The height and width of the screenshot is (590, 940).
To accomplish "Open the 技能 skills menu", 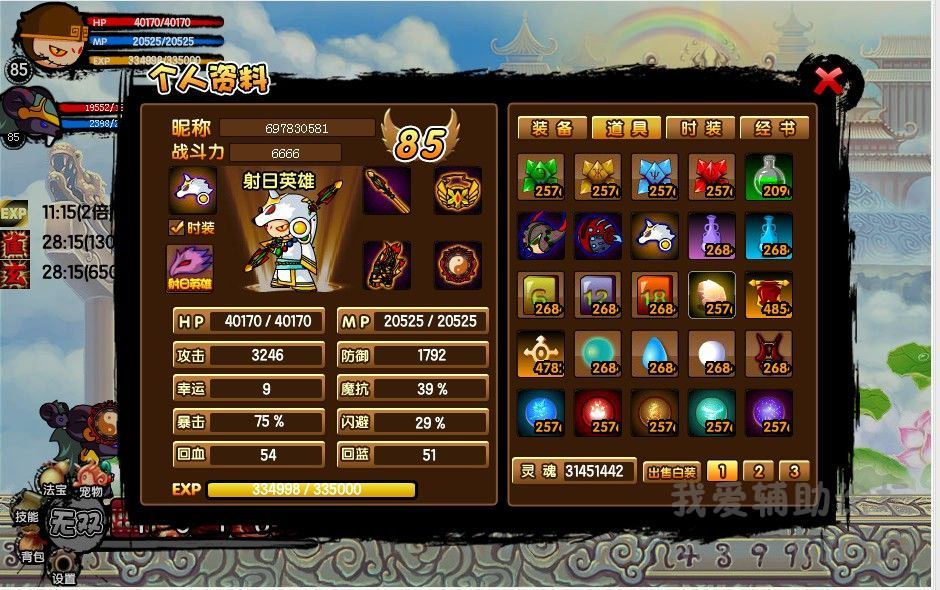I will click(x=26, y=516).
